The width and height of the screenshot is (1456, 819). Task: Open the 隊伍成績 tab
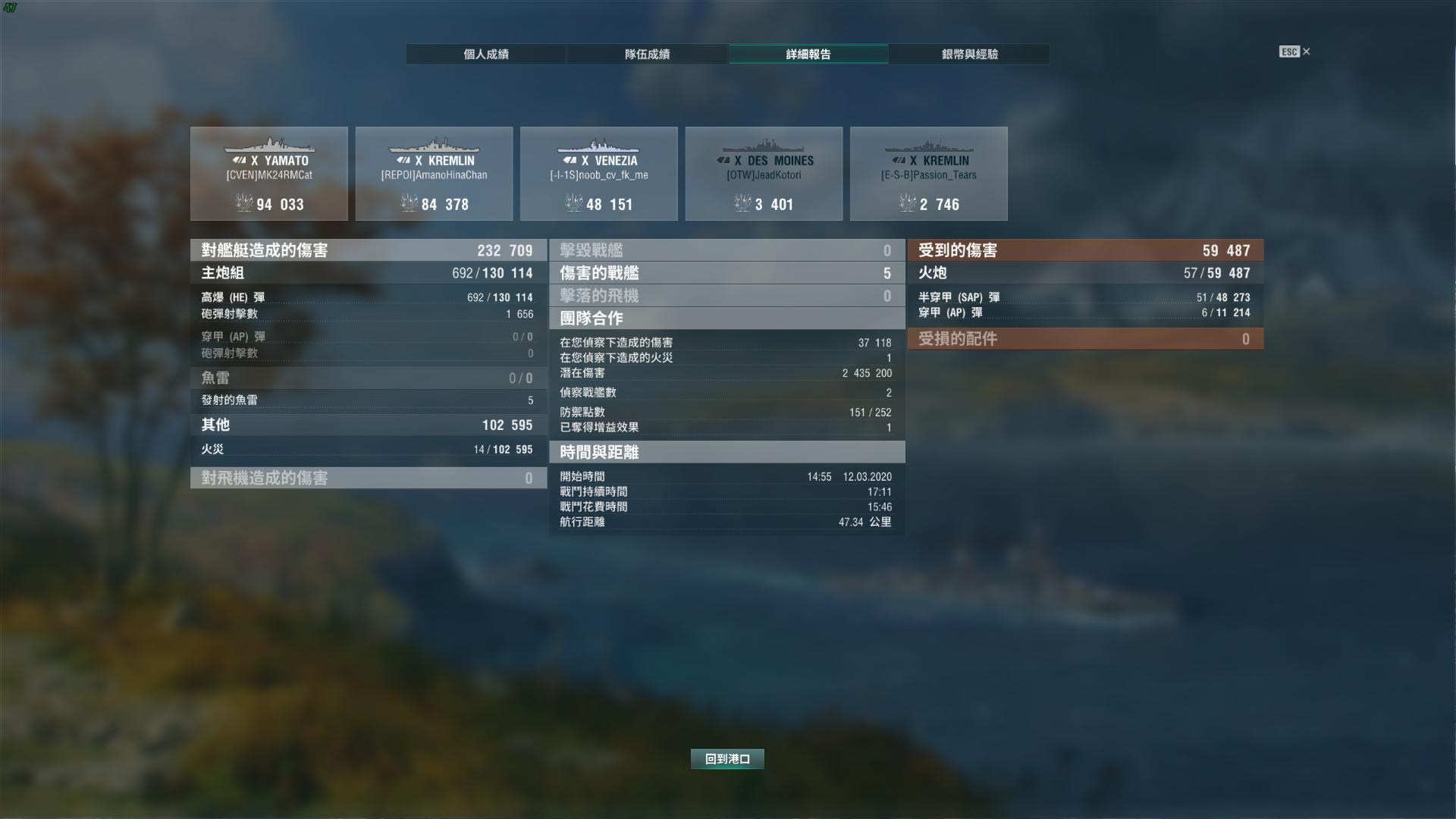click(647, 54)
